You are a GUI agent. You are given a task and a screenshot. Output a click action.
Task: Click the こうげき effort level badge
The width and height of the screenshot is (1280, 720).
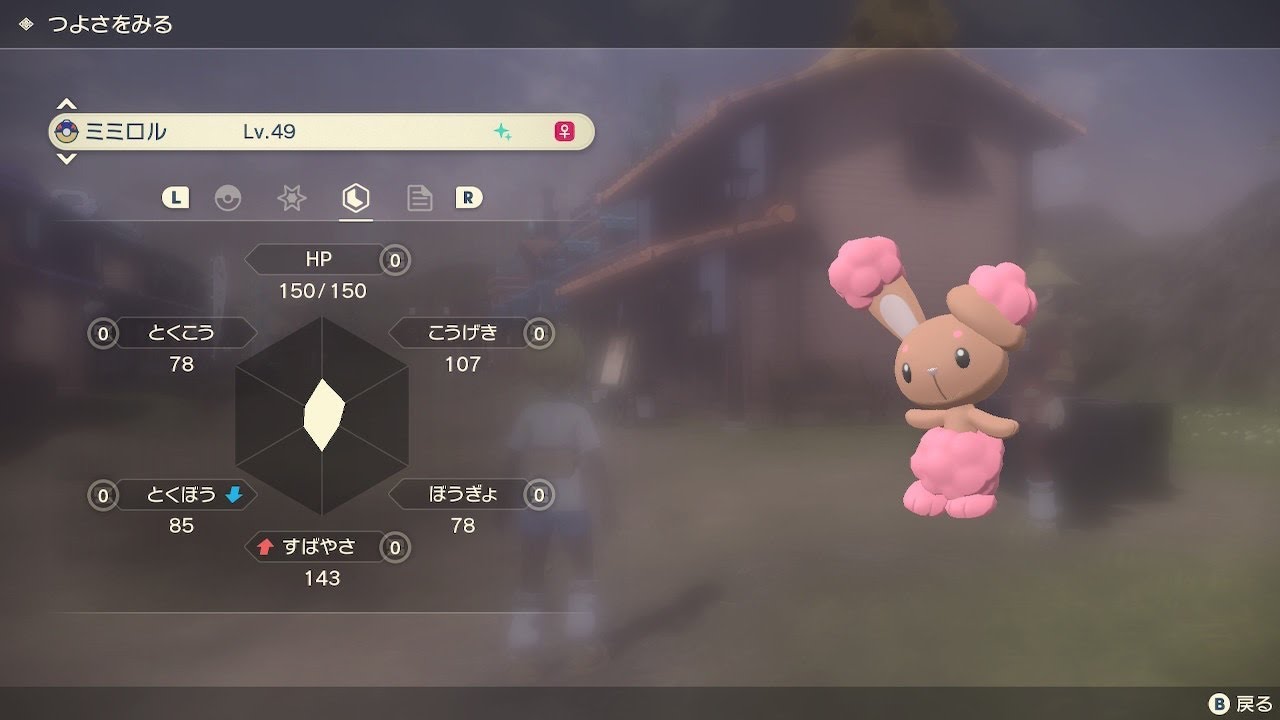click(538, 333)
